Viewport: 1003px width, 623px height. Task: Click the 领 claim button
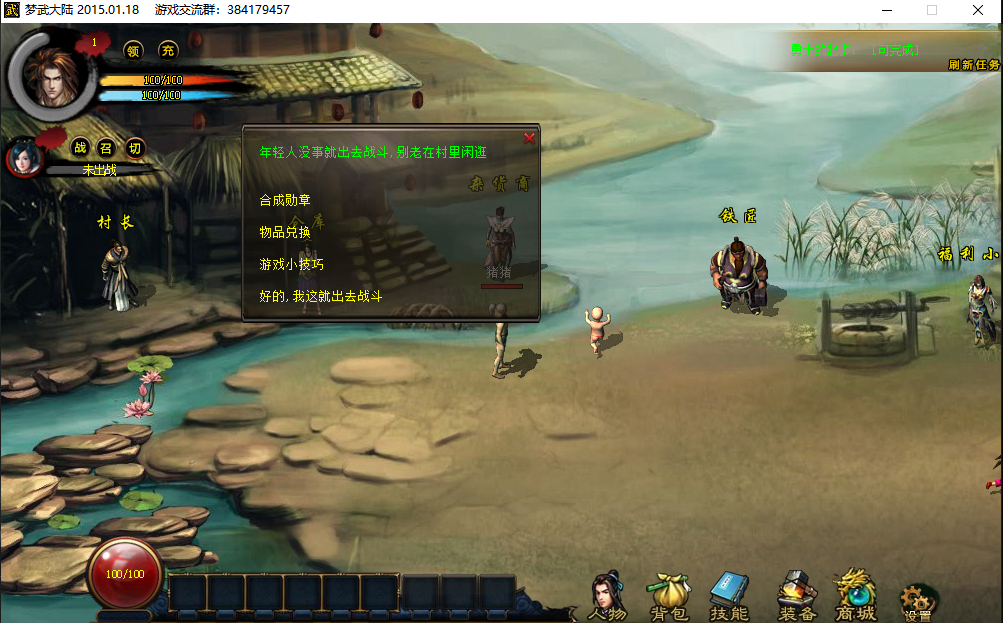tap(133, 50)
